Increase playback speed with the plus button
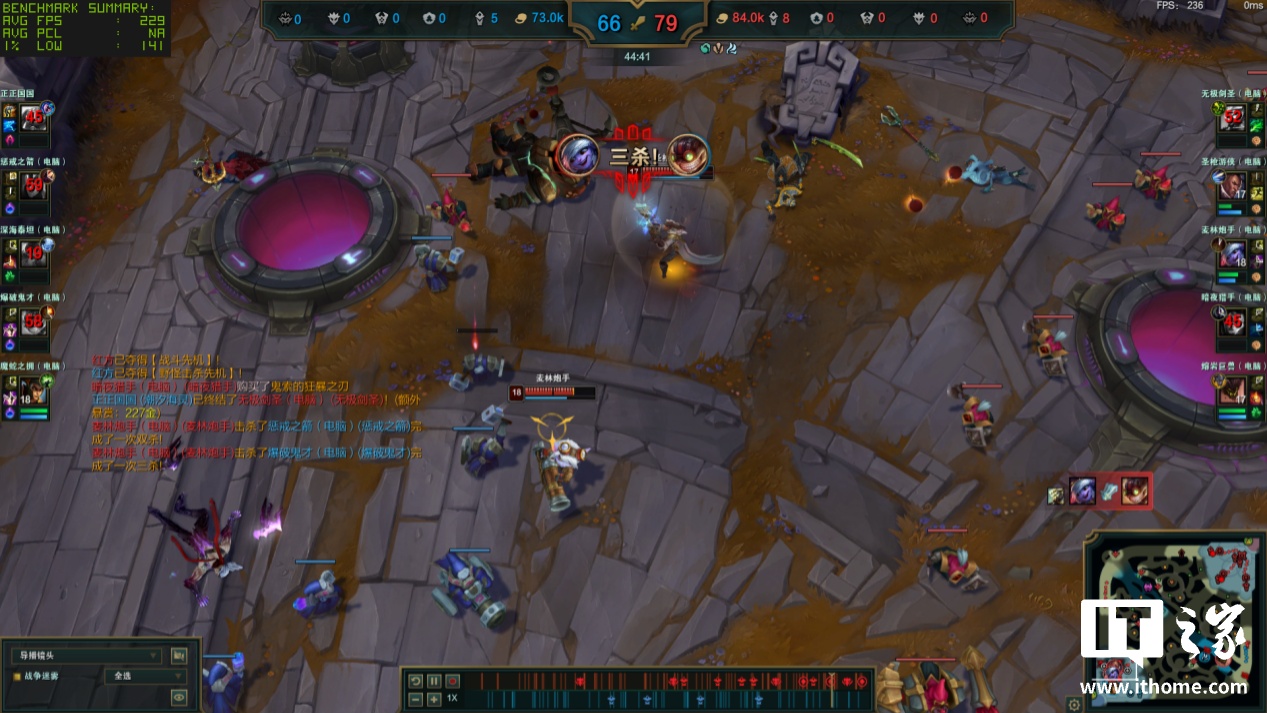This screenshot has width=1267, height=713. coord(434,699)
